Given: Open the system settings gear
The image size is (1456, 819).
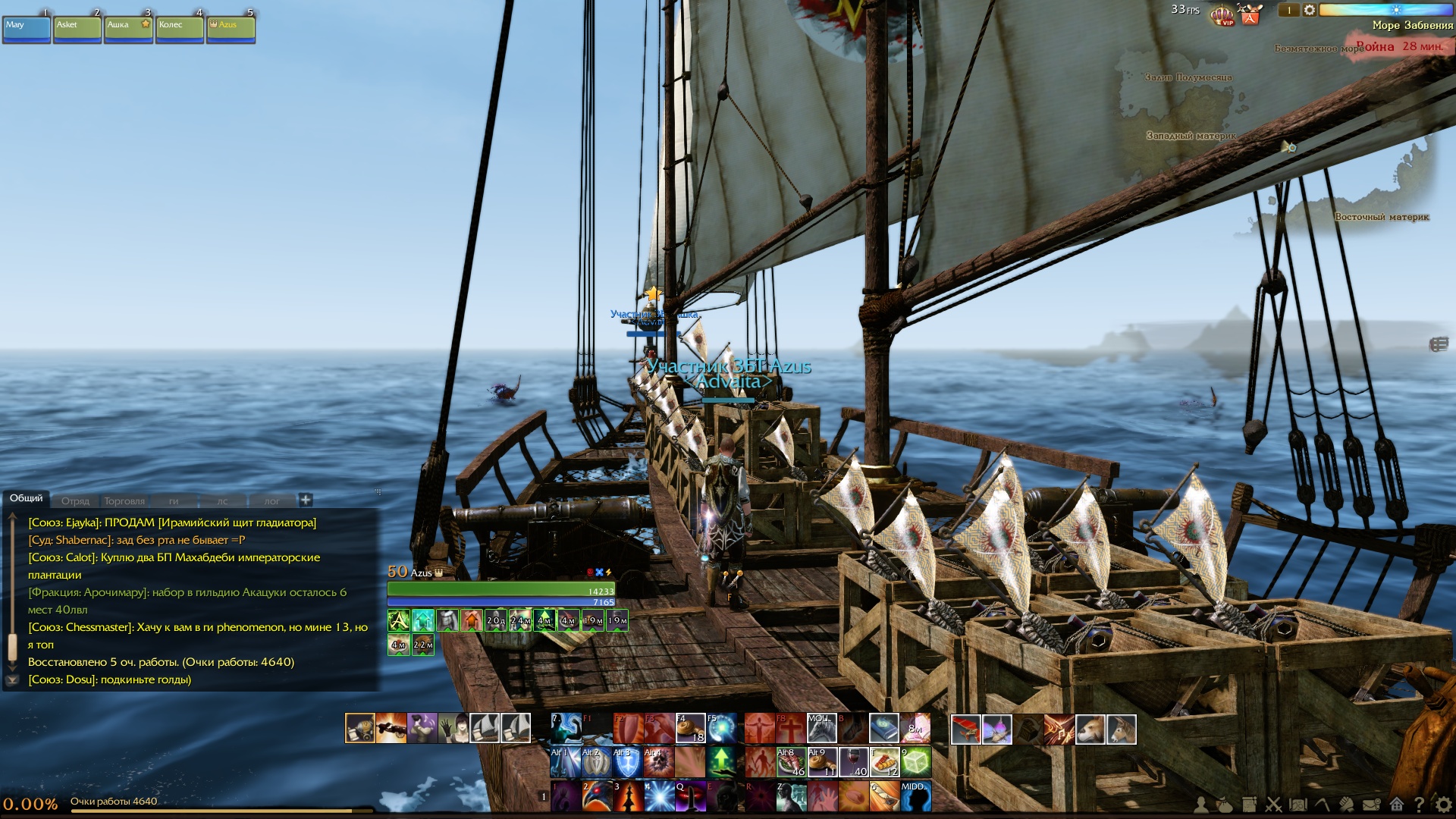Looking at the screenshot, I should [x=1443, y=805].
